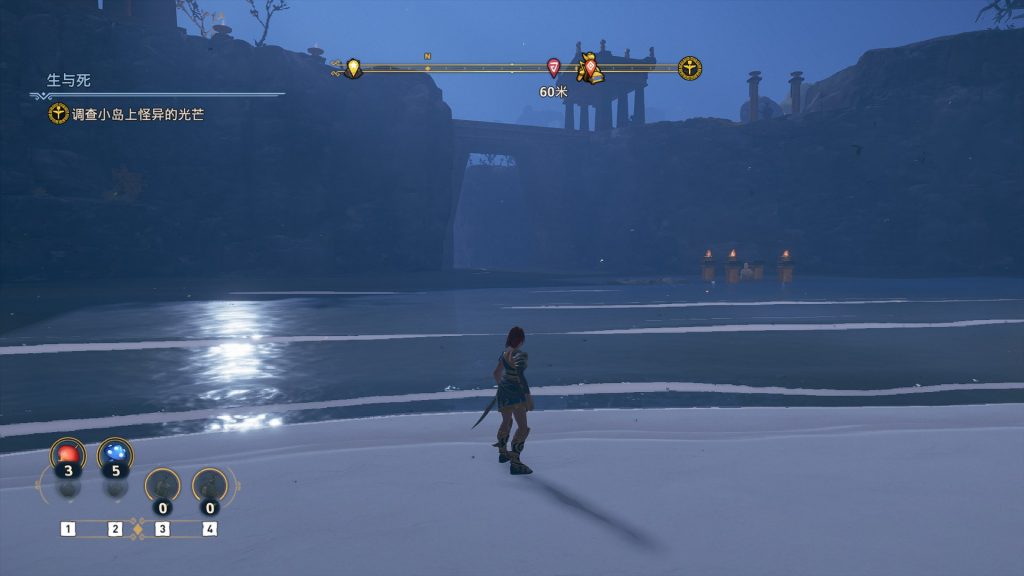
Task: Select the red shield marker on the compass
Action: [x=554, y=67]
